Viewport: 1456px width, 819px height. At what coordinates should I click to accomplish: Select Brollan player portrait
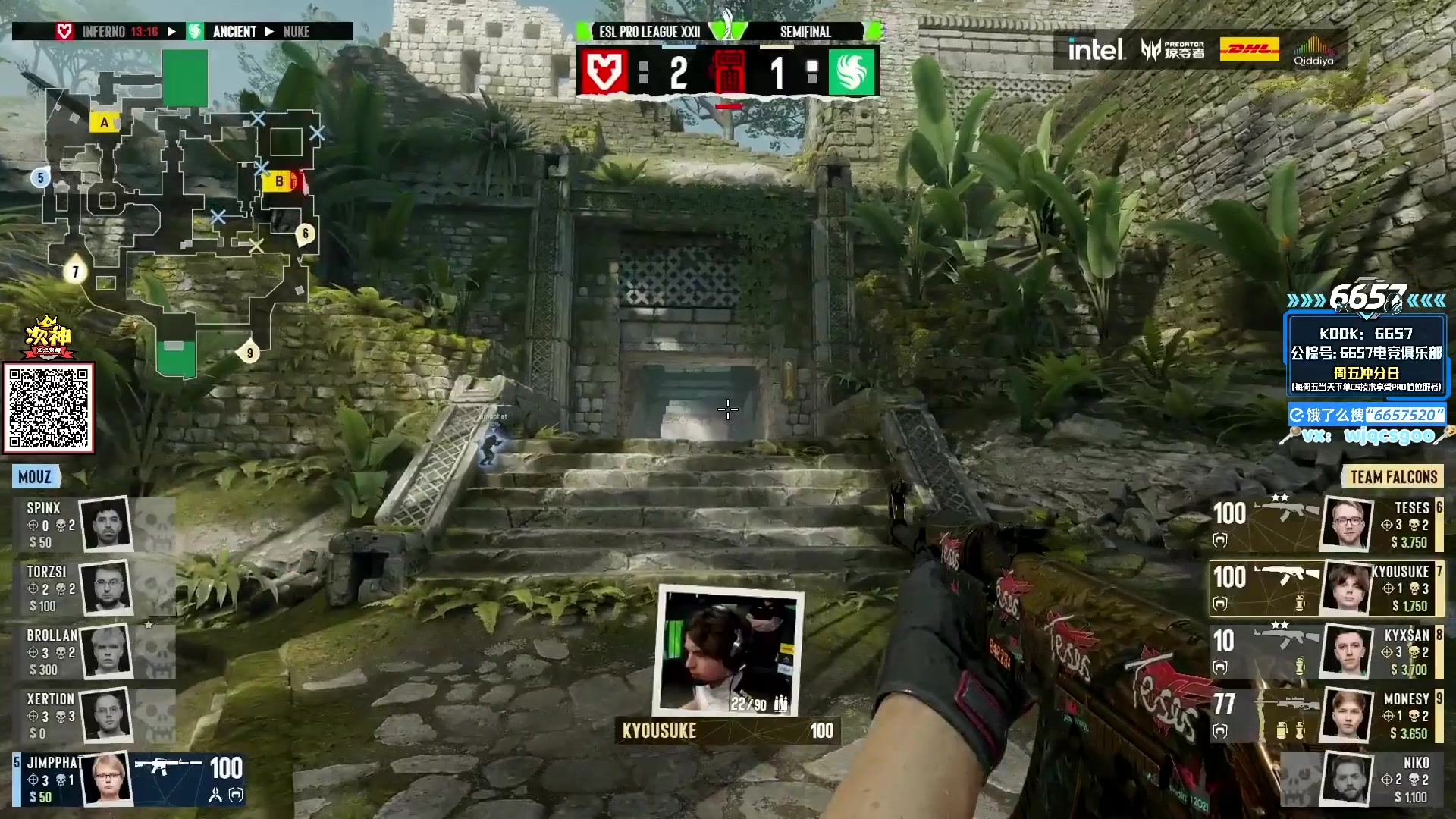click(x=106, y=651)
